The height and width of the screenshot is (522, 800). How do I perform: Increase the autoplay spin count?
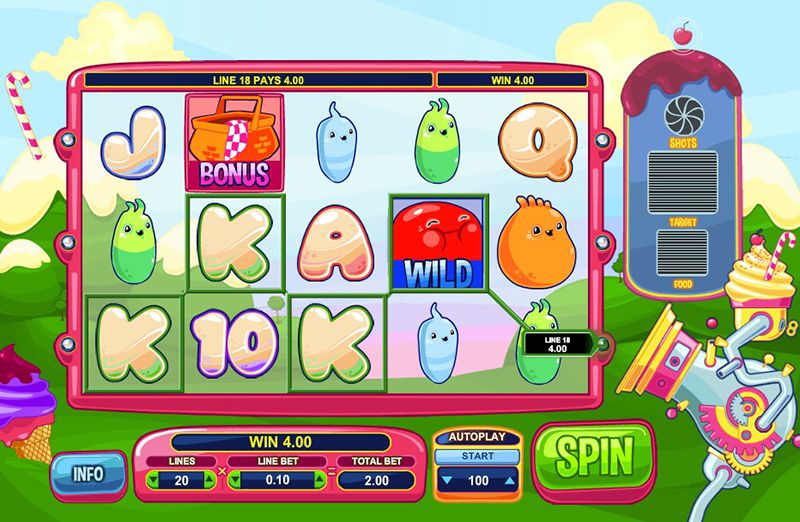pyautogui.click(x=510, y=481)
